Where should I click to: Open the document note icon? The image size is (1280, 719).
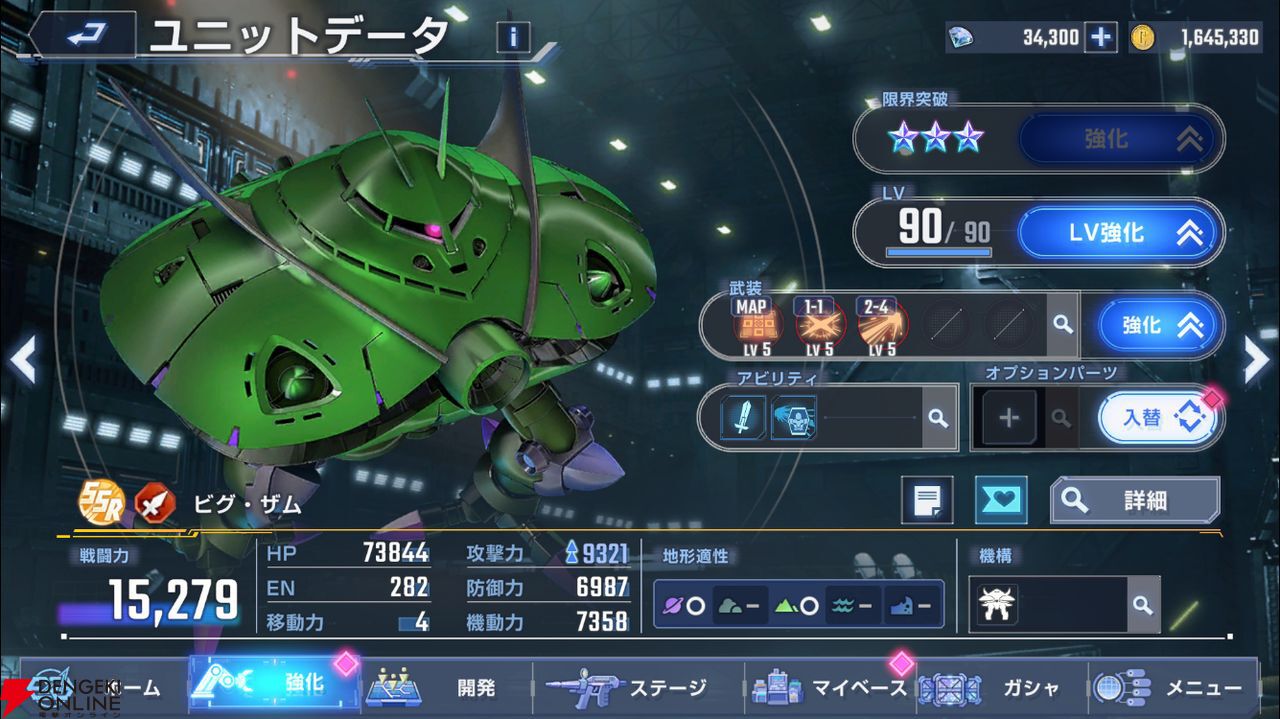click(x=927, y=500)
